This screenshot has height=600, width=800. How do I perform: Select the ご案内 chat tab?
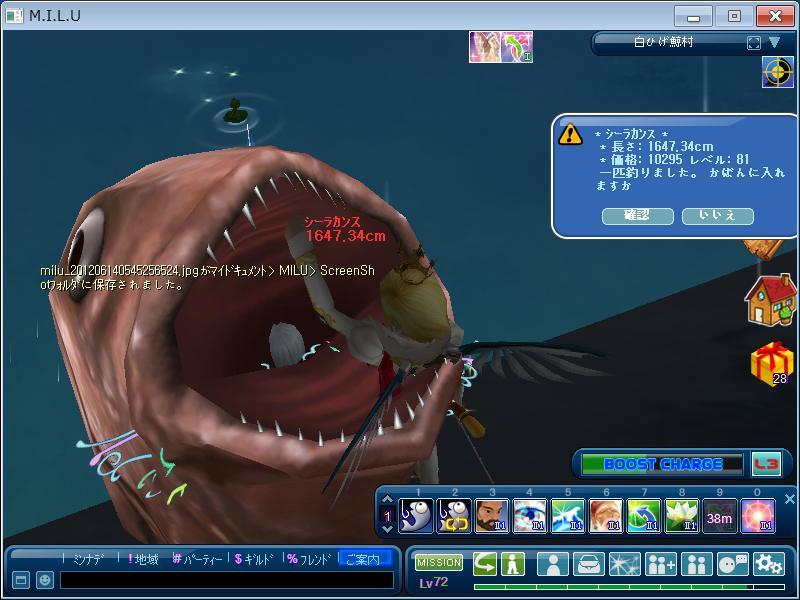pos(363,559)
